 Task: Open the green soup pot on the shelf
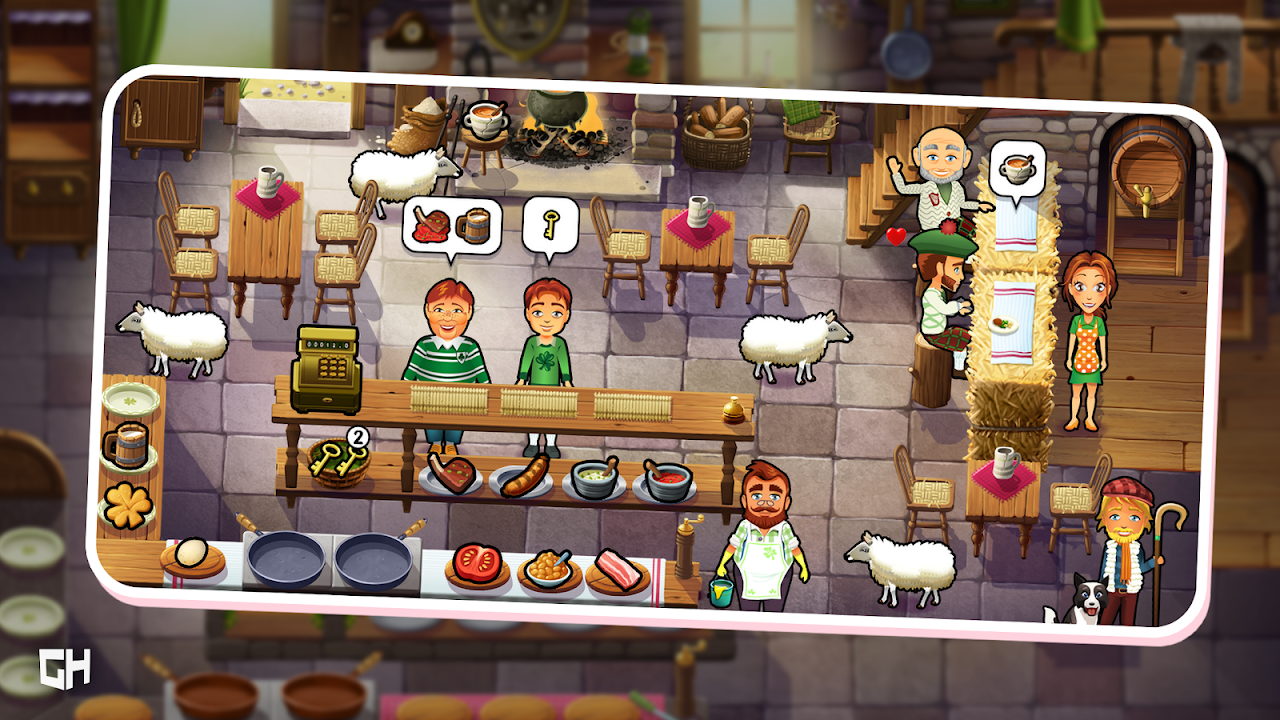click(x=593, y=478)
